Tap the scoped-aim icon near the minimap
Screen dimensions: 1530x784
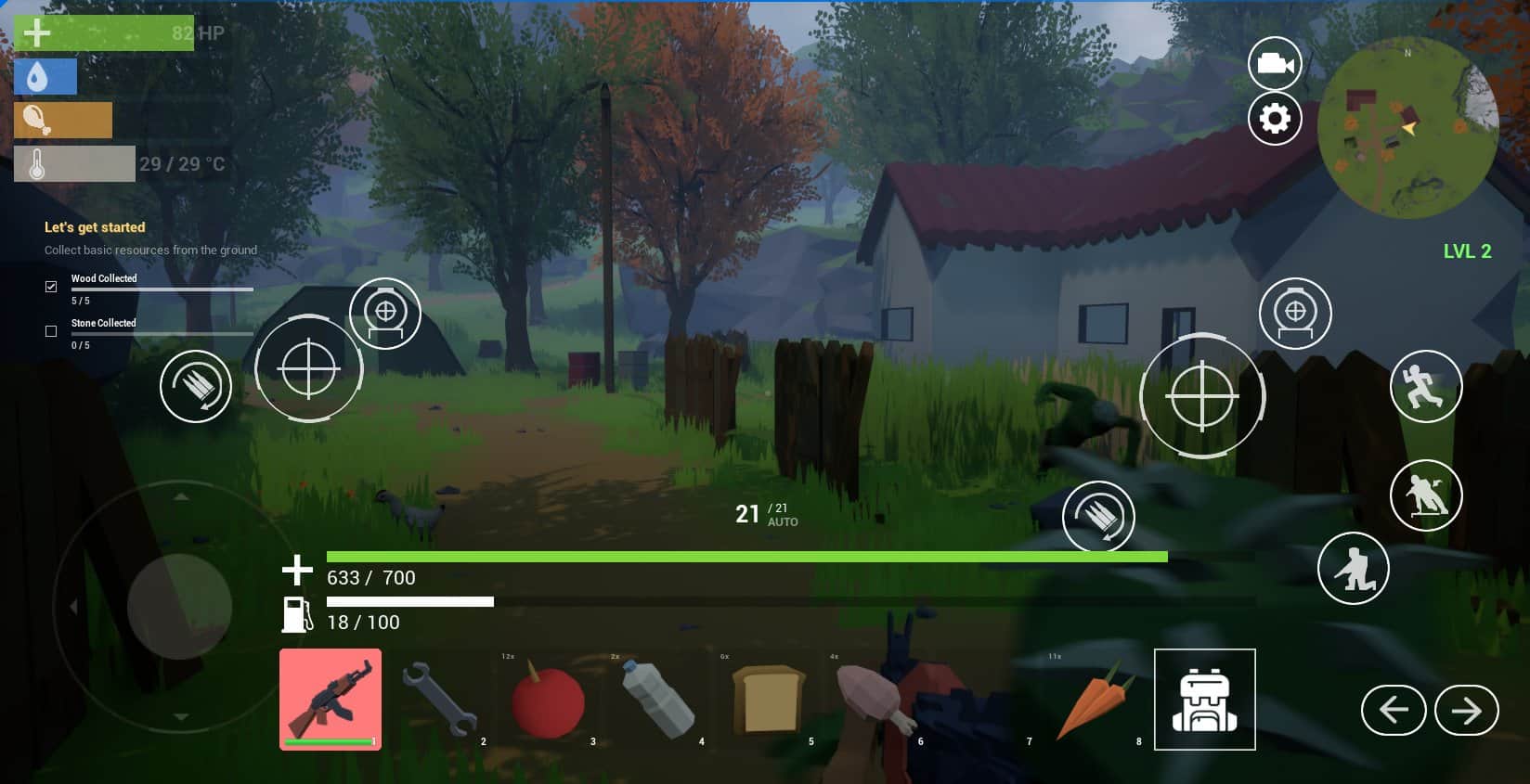click(1295, 313)
